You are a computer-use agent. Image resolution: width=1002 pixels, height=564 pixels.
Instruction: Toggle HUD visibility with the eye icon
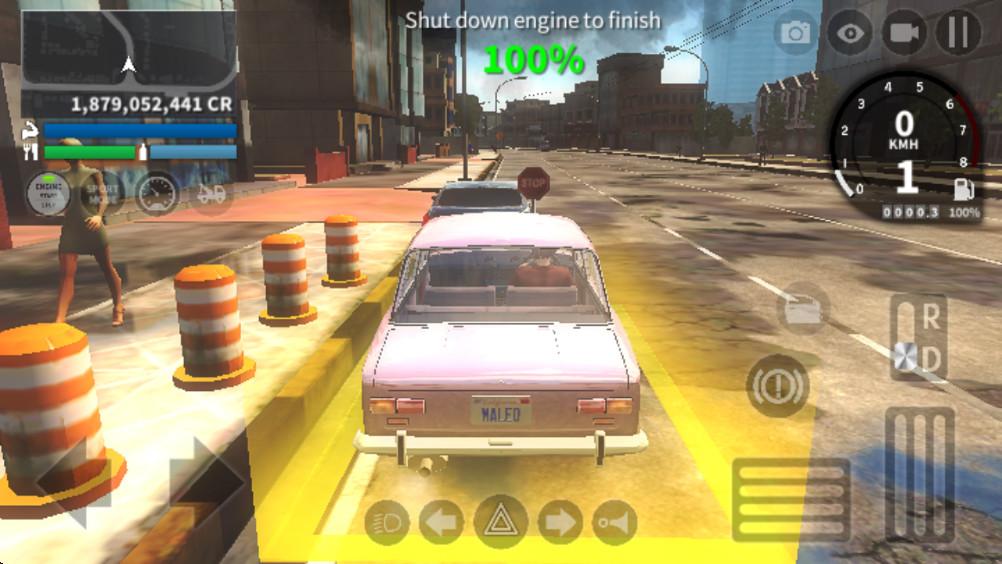(x=851, y=33)
